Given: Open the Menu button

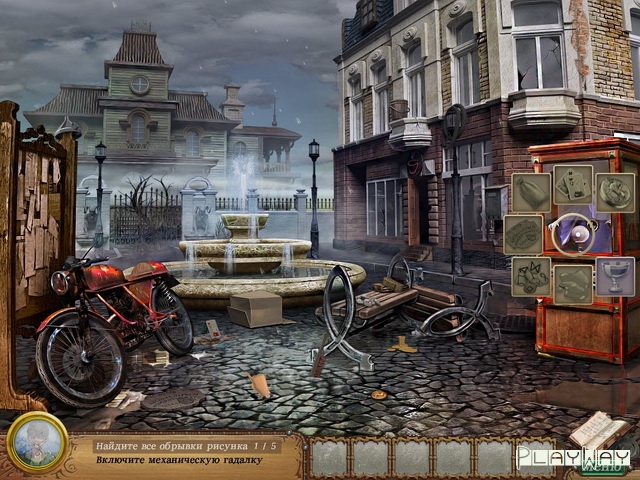Looking at the screenshot, I should [x=600, y=465].
